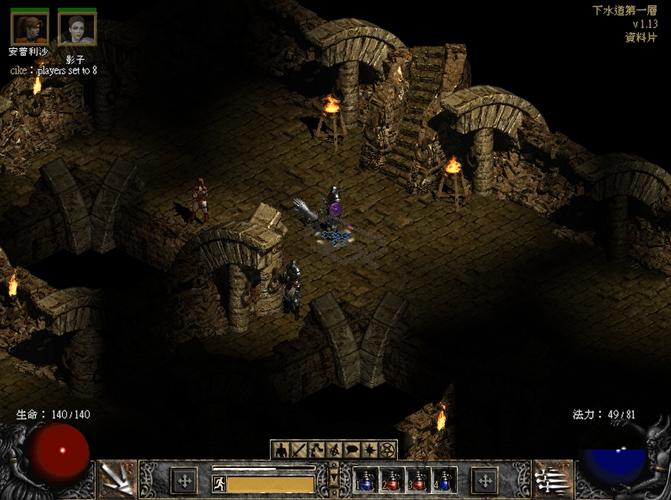The height and width of the screenshot is (500, 671).
Task: Use the blue mana potion in belt slot 1
Action: [x=365, y=481]
